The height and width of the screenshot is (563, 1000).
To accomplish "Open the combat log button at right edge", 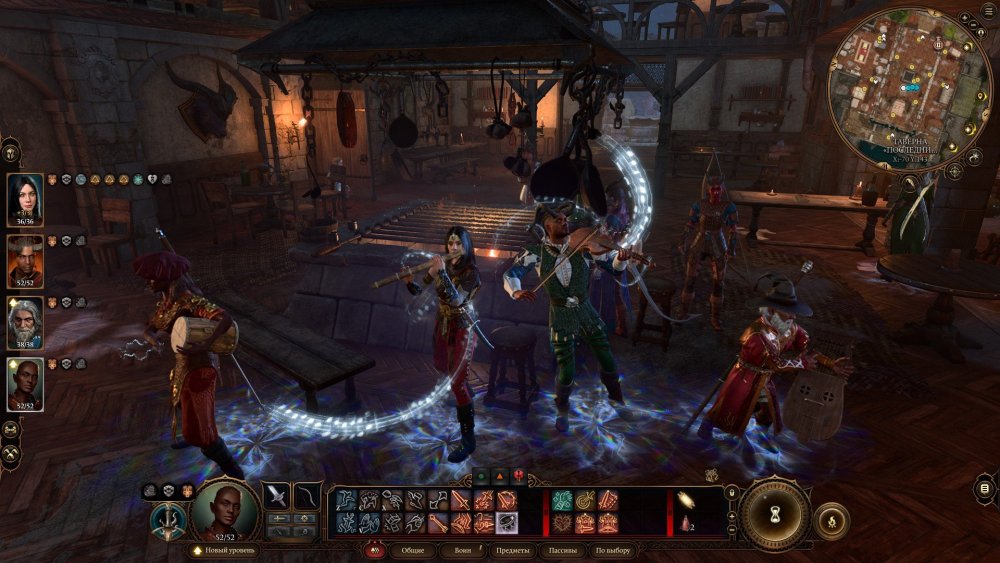I will (985, 488).
